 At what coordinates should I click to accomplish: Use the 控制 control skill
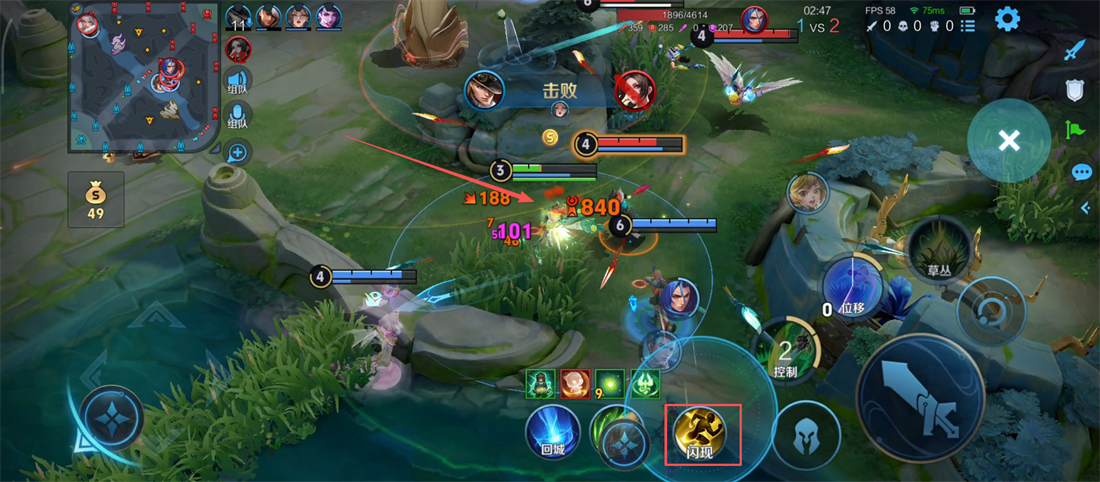[x=786, y=352]
